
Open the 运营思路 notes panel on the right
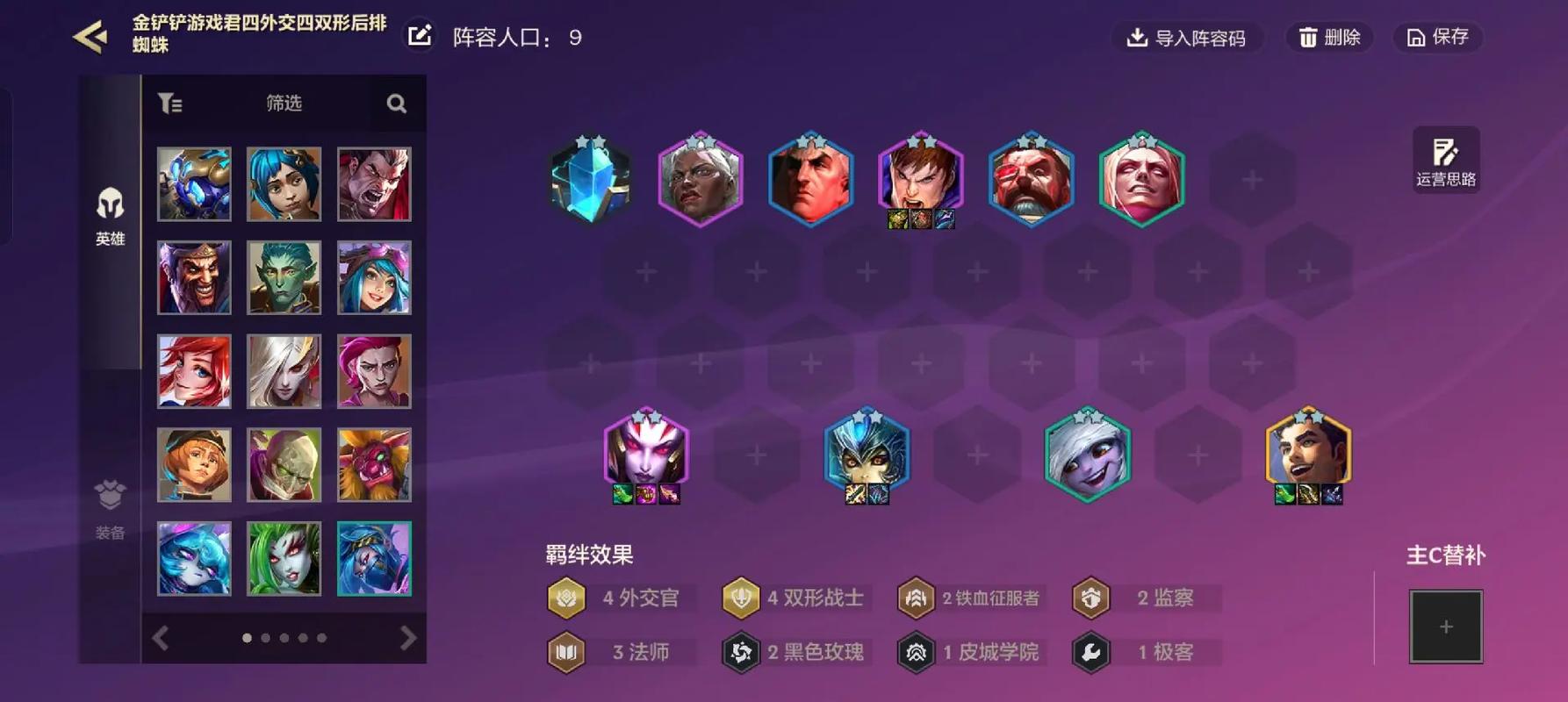[1445, 159]
